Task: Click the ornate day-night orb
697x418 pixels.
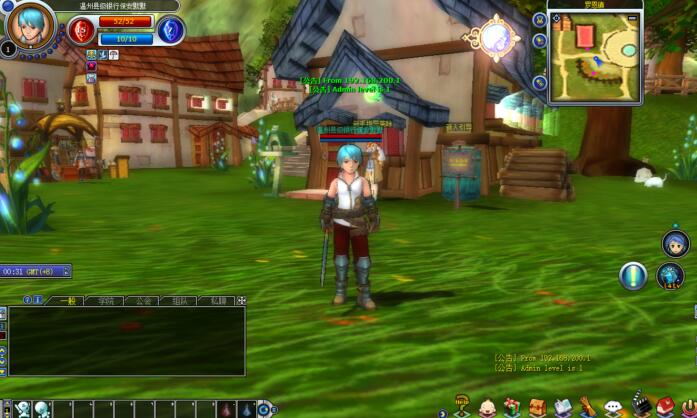Action: tap(495, 38)
